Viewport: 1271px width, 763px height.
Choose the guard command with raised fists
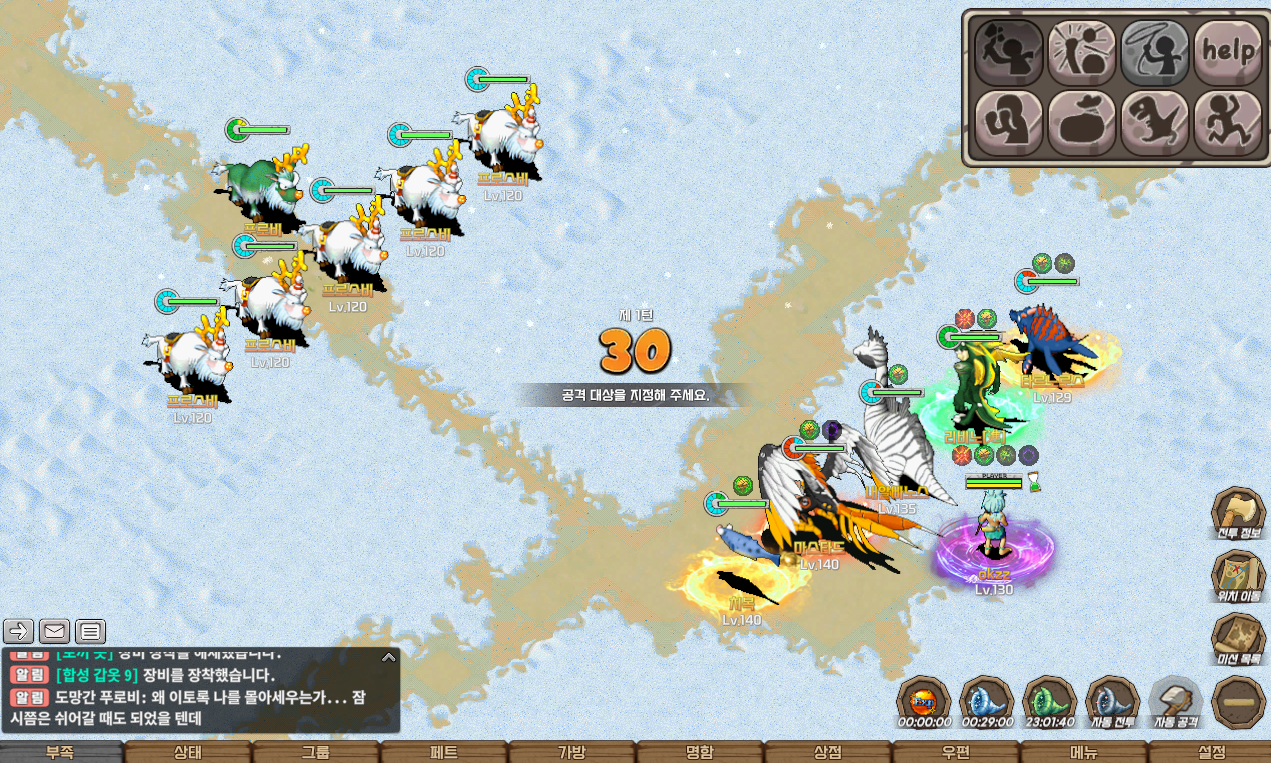pyautogui.click(x=1008, y=123)
